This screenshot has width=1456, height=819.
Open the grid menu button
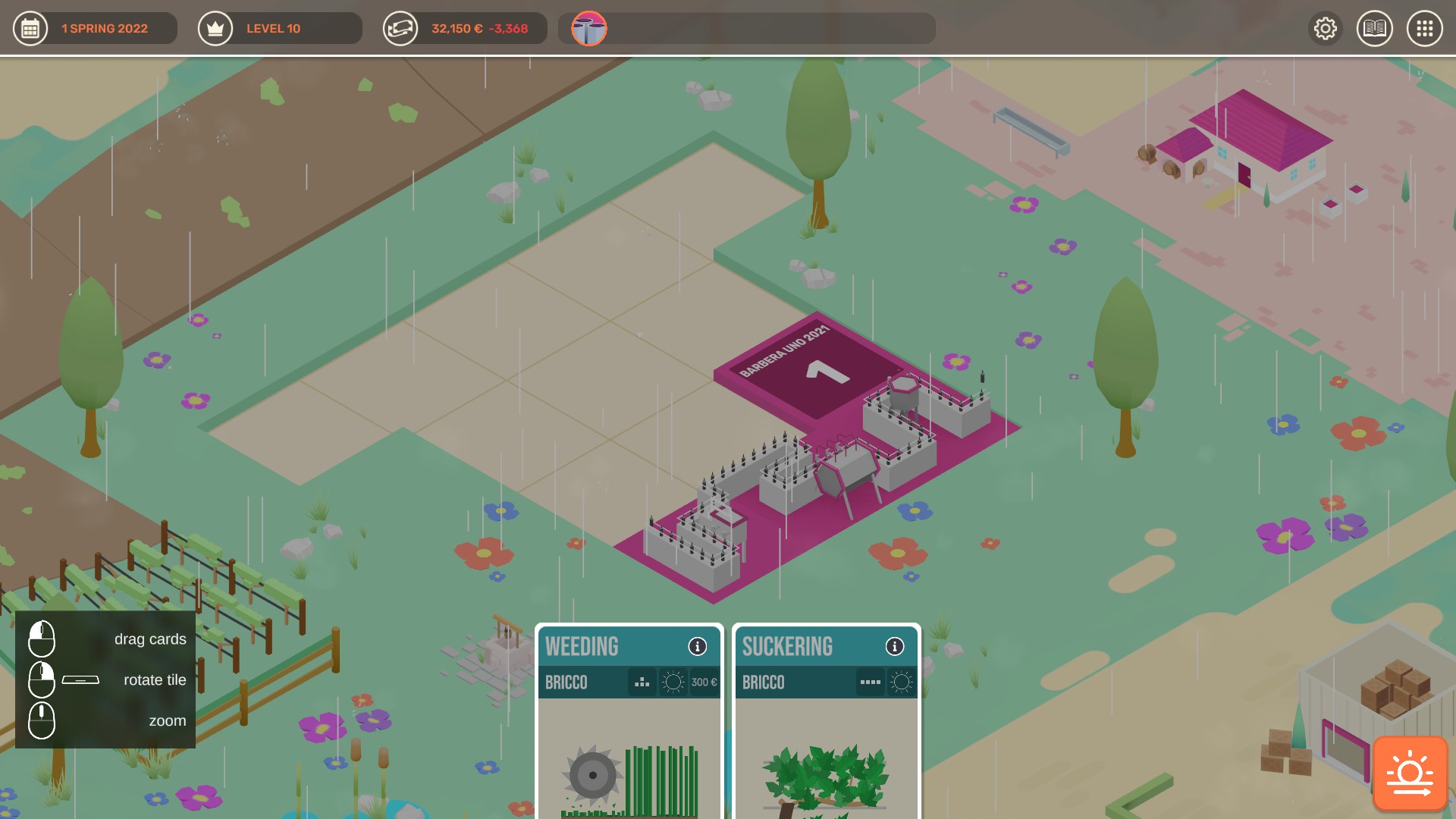click(x=1425, y=29)
